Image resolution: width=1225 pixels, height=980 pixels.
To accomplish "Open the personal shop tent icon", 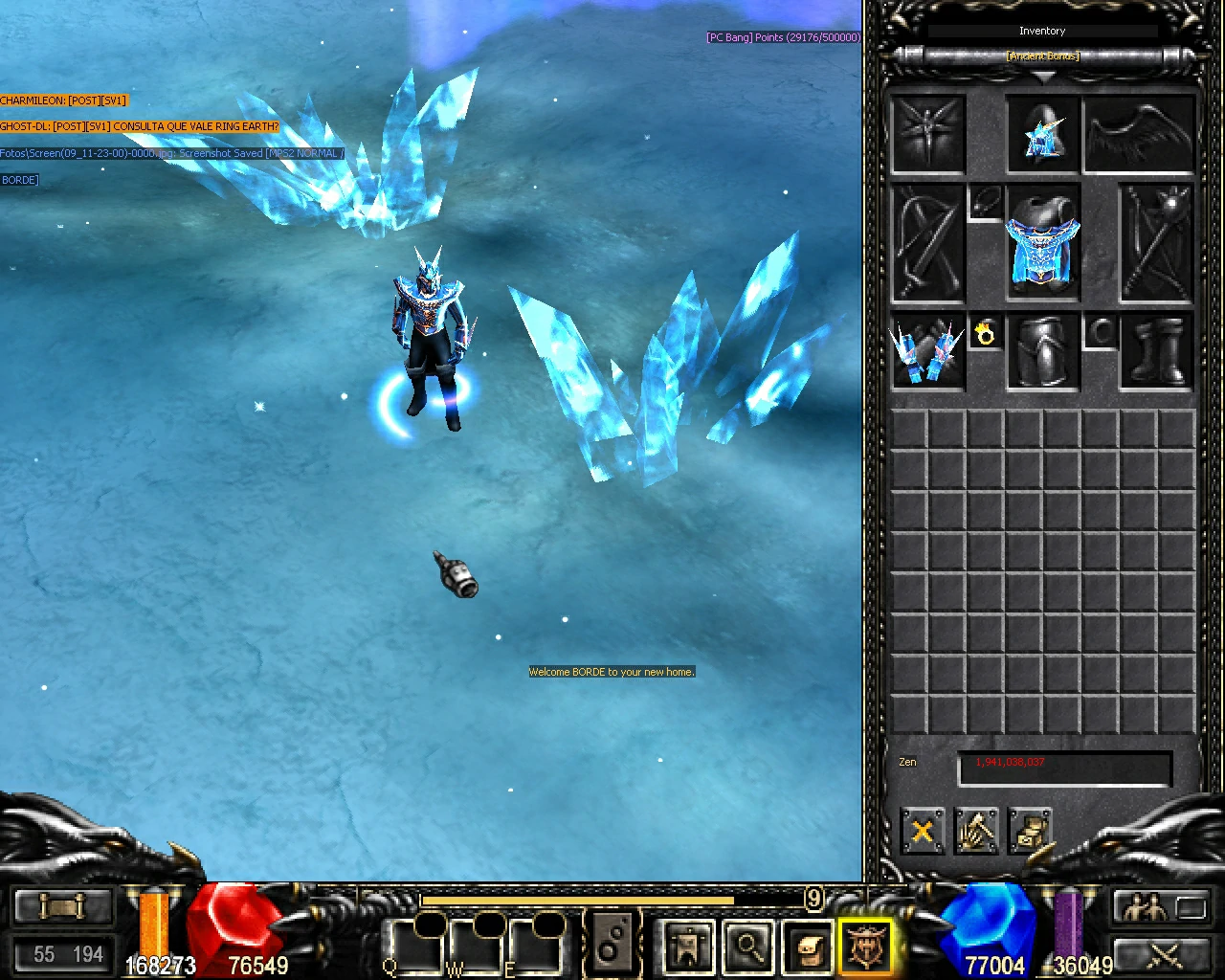I will click(x=687, y=946).
